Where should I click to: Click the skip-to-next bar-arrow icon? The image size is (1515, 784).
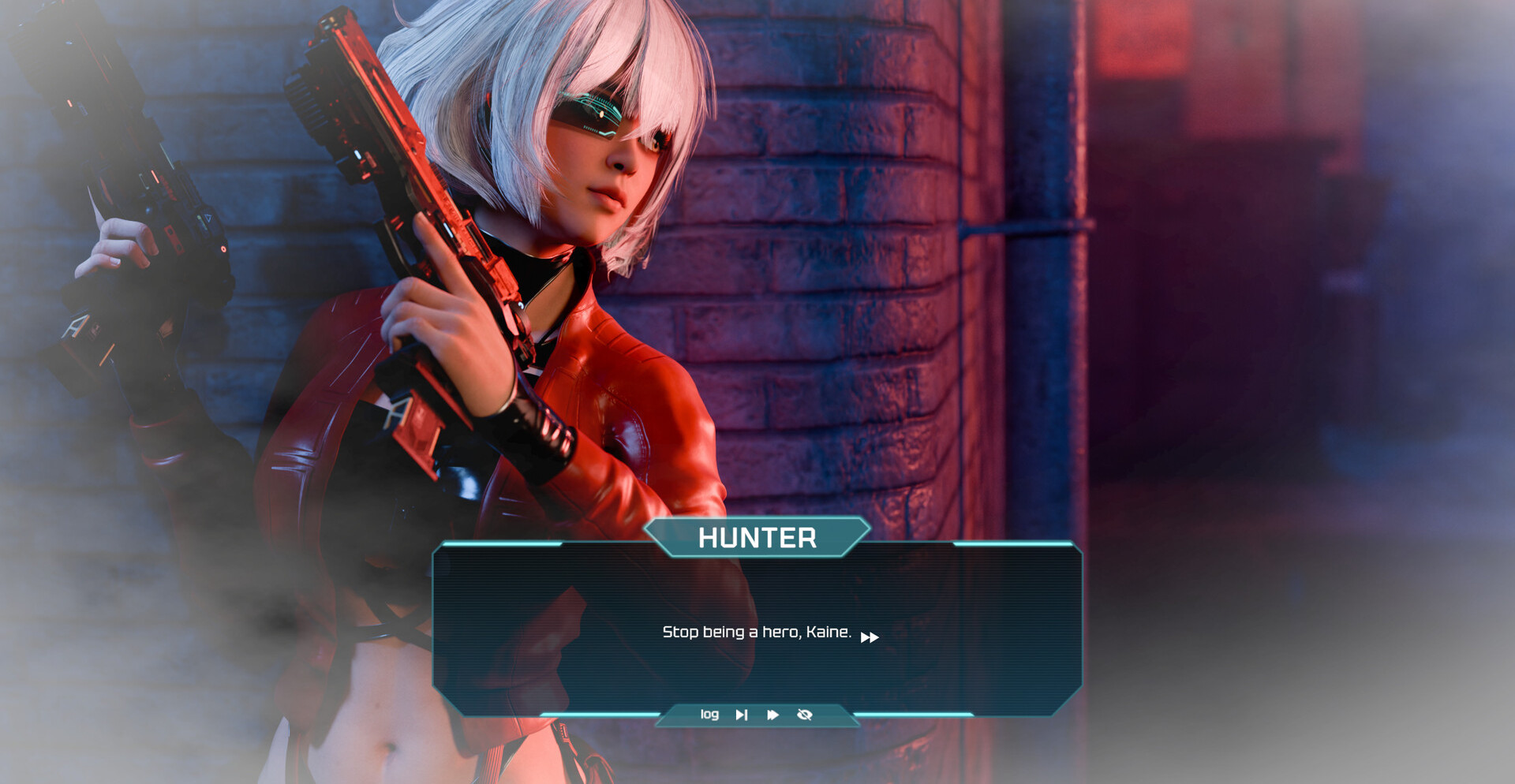[x=741, y=715]
